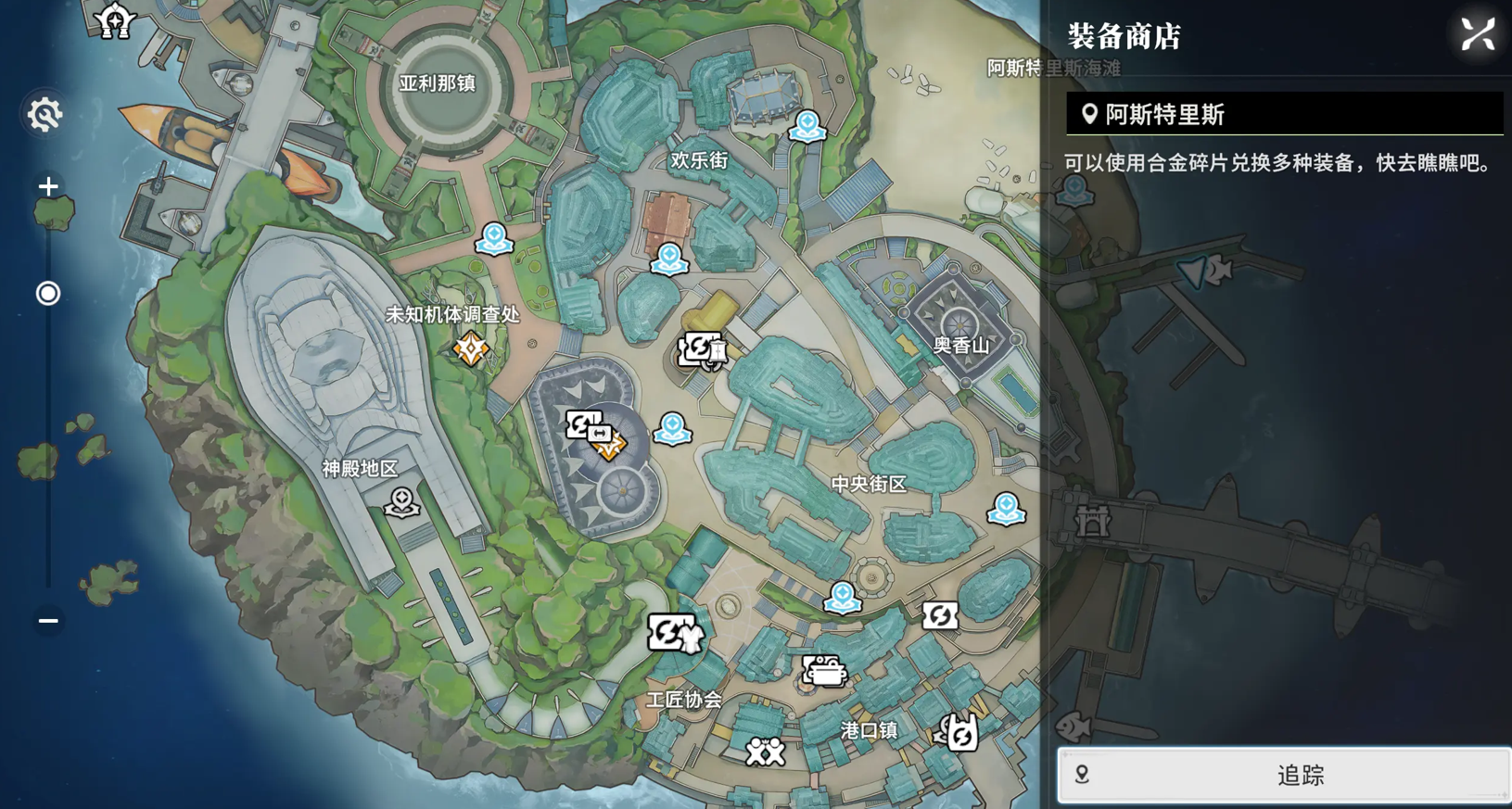Screen dimensions: 1512x809
Task: Close the 装备商店 info panel
Action: (1477, 35)
